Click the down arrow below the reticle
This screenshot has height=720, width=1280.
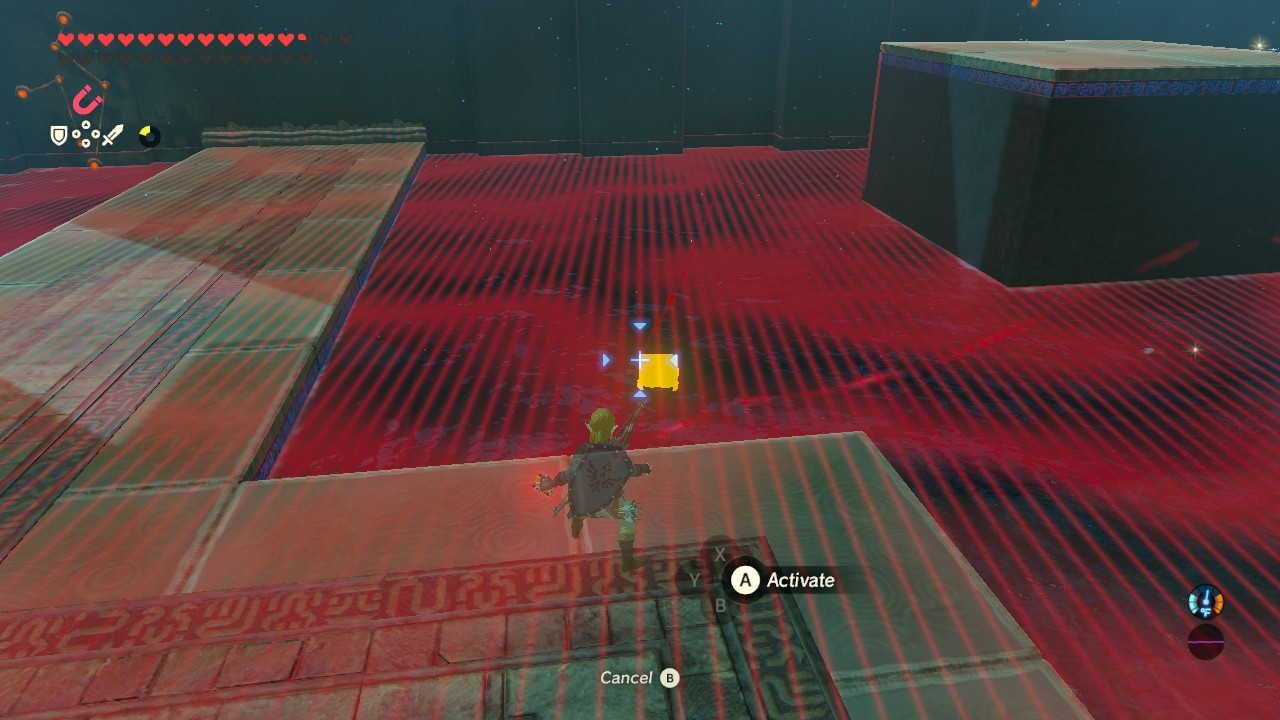(639, 396)
